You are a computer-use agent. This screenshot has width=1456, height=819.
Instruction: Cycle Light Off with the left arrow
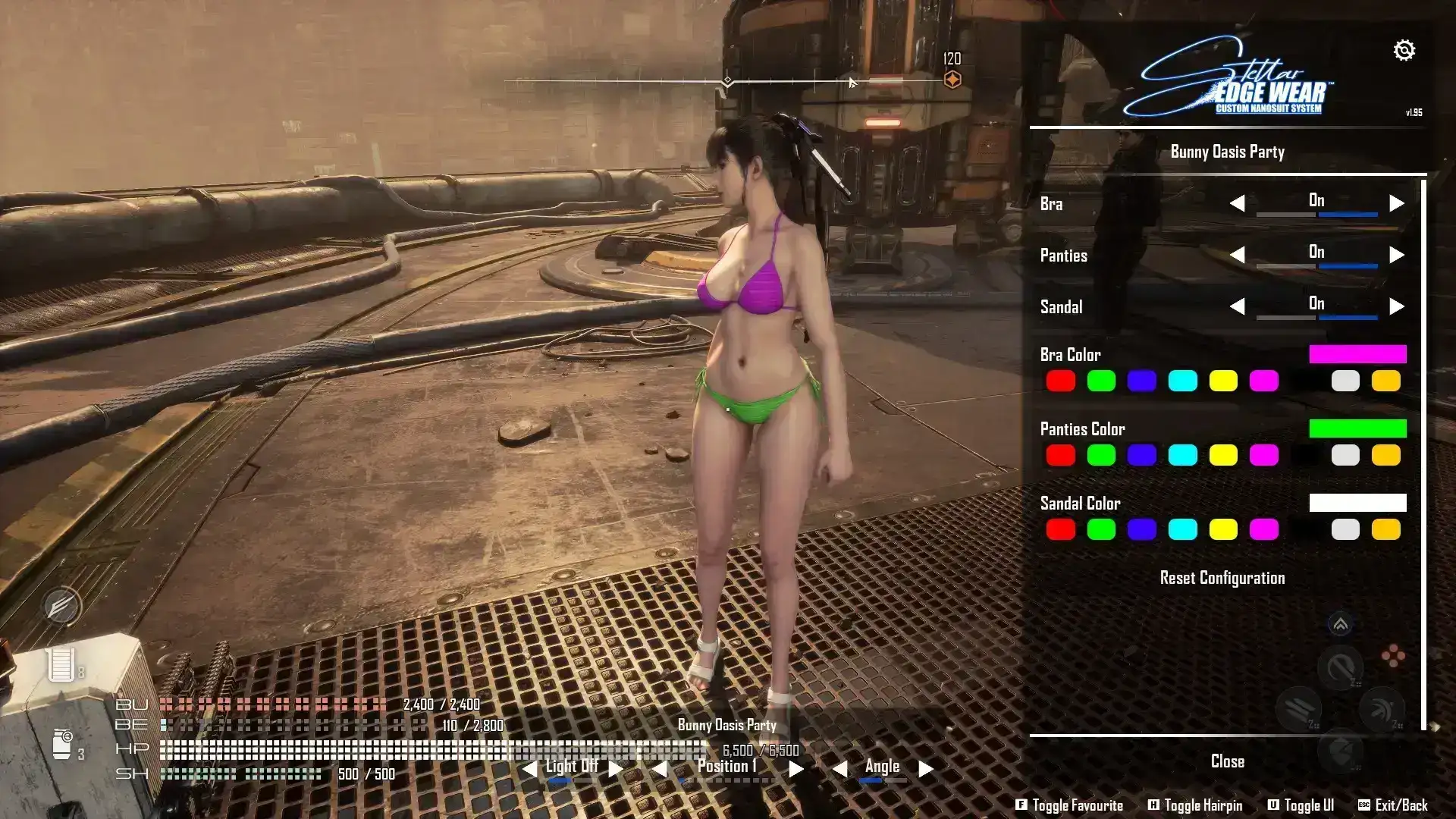[x=531, y=767]
